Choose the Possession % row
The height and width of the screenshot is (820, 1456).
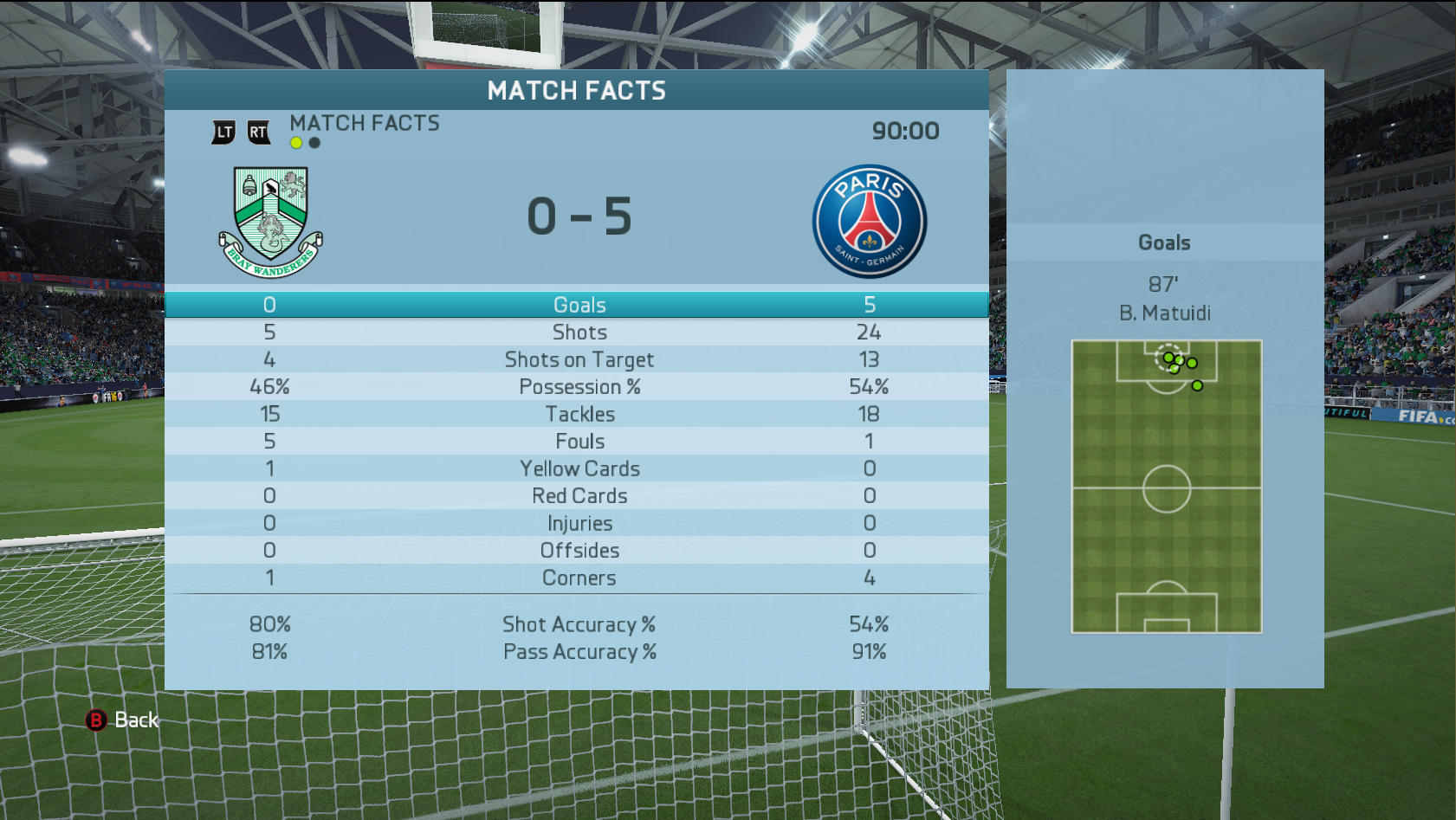(579, 387)
